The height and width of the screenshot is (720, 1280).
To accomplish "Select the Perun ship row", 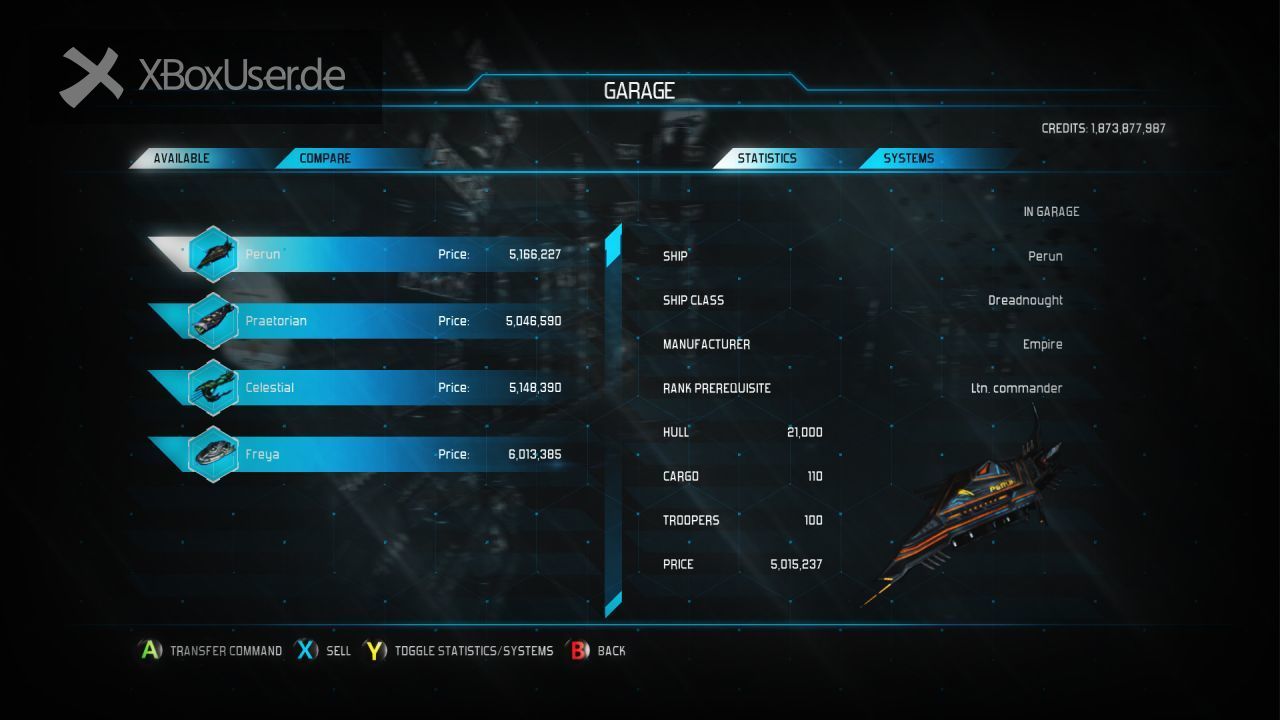I will (380, 254).
